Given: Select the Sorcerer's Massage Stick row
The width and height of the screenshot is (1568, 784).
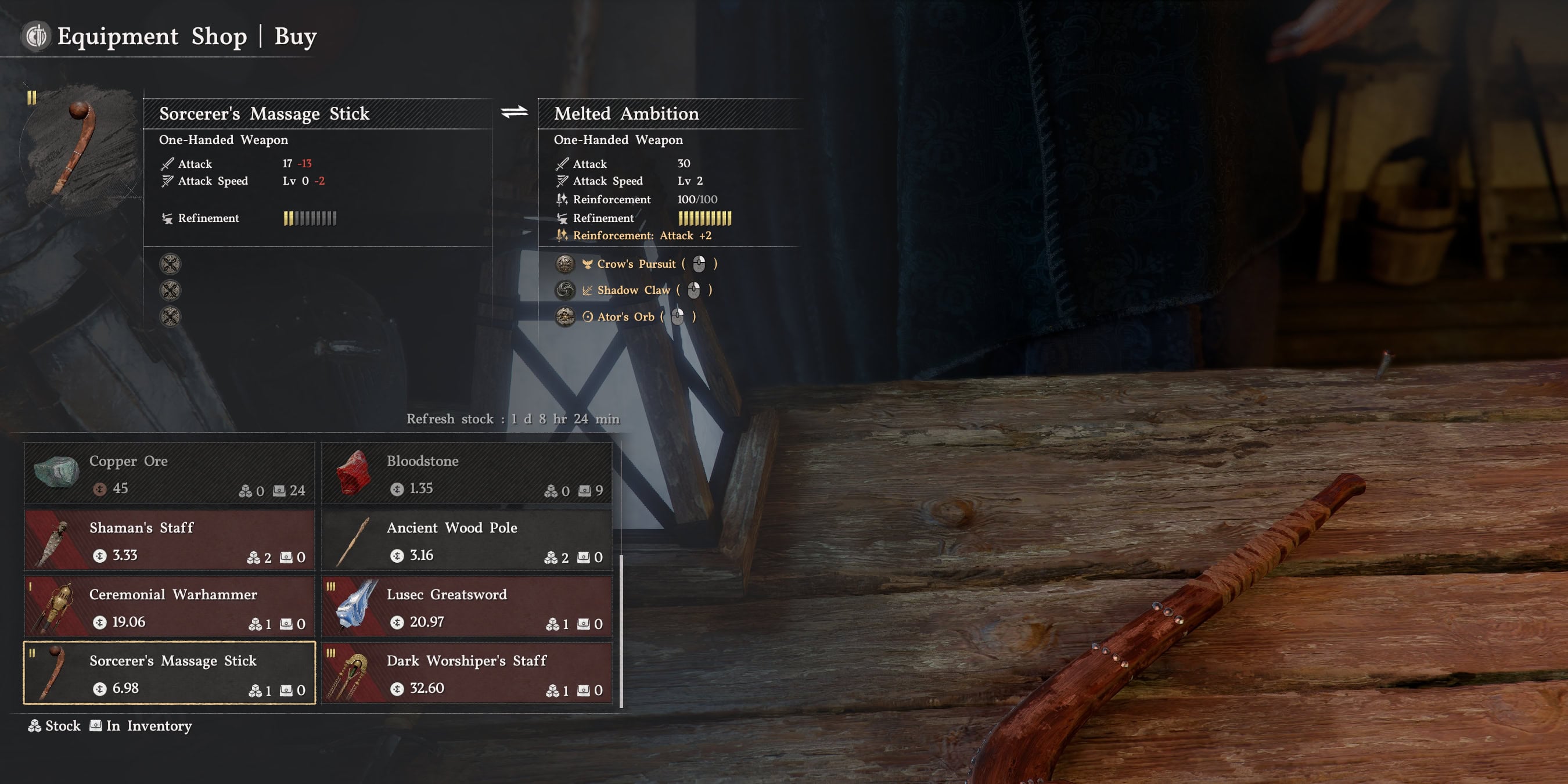Looking at the screenshot, I should [x=169, y=673].
